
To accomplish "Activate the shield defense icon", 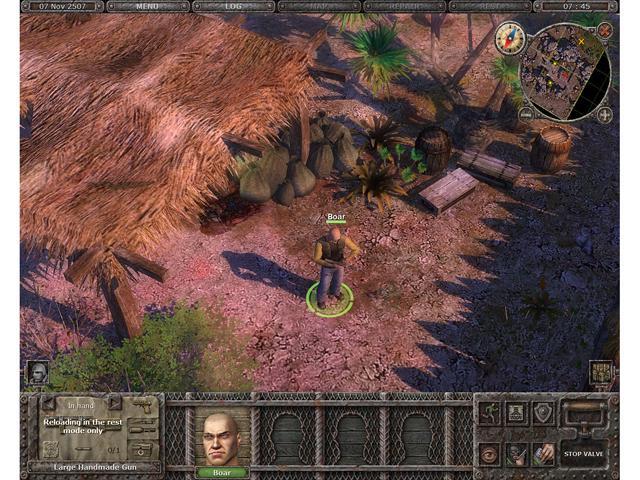I will 542,411.
